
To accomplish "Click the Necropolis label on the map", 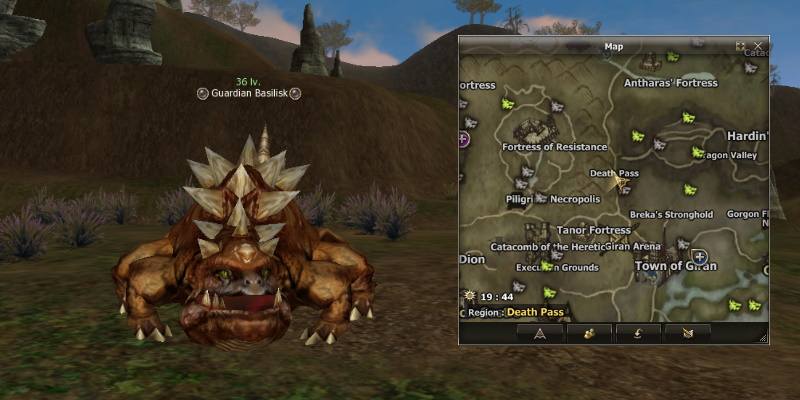I will [x=575, y=199].
